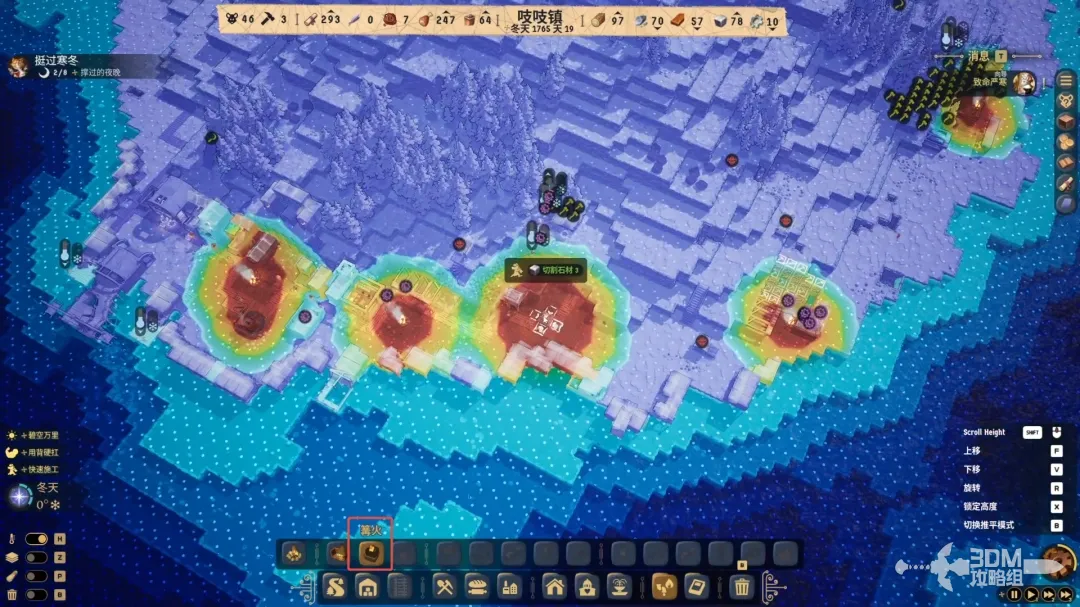This screenshot has height=607, width=1080.
Task: Open the bread food production category
Action: pos(477,587)
